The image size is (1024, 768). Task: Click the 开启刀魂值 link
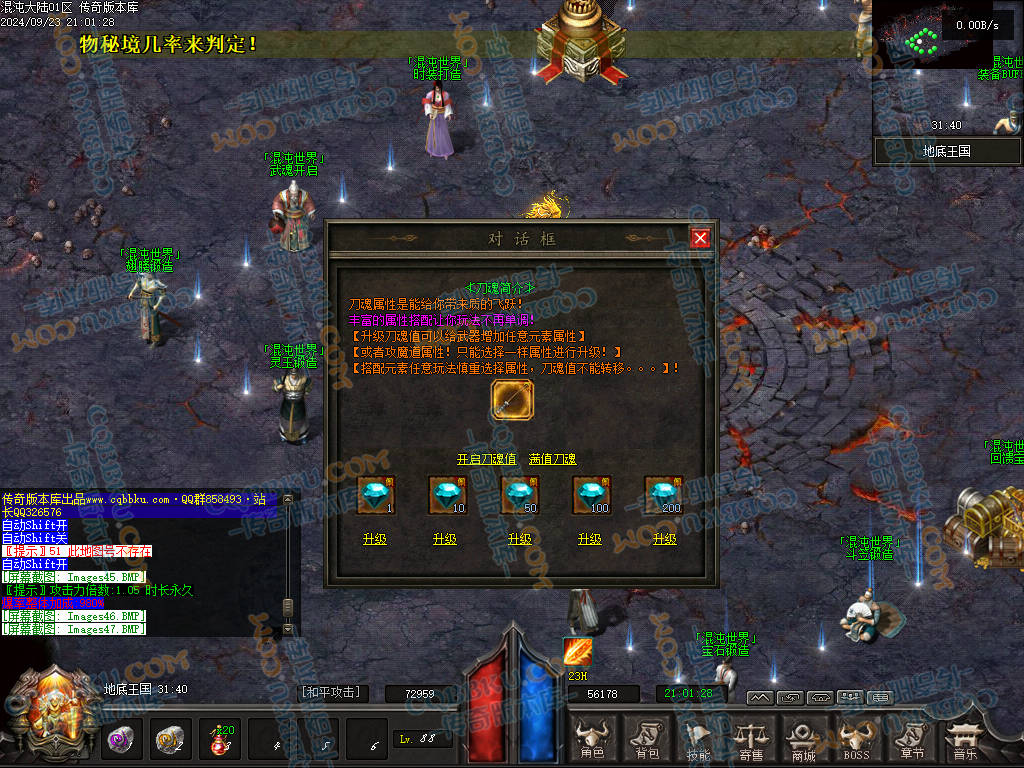click(x=486, y=459)
